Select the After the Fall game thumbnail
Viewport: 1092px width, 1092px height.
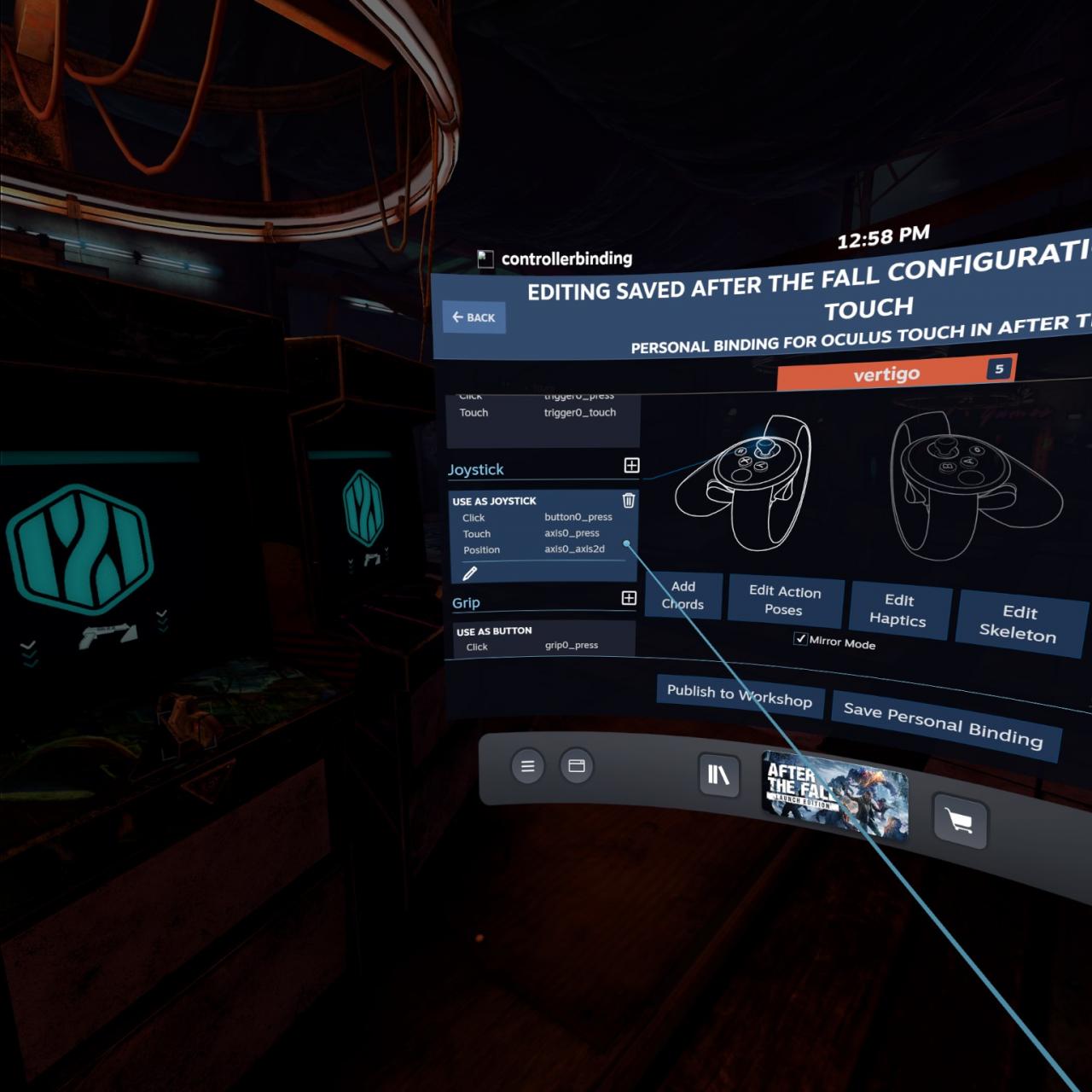click(834, 795)
